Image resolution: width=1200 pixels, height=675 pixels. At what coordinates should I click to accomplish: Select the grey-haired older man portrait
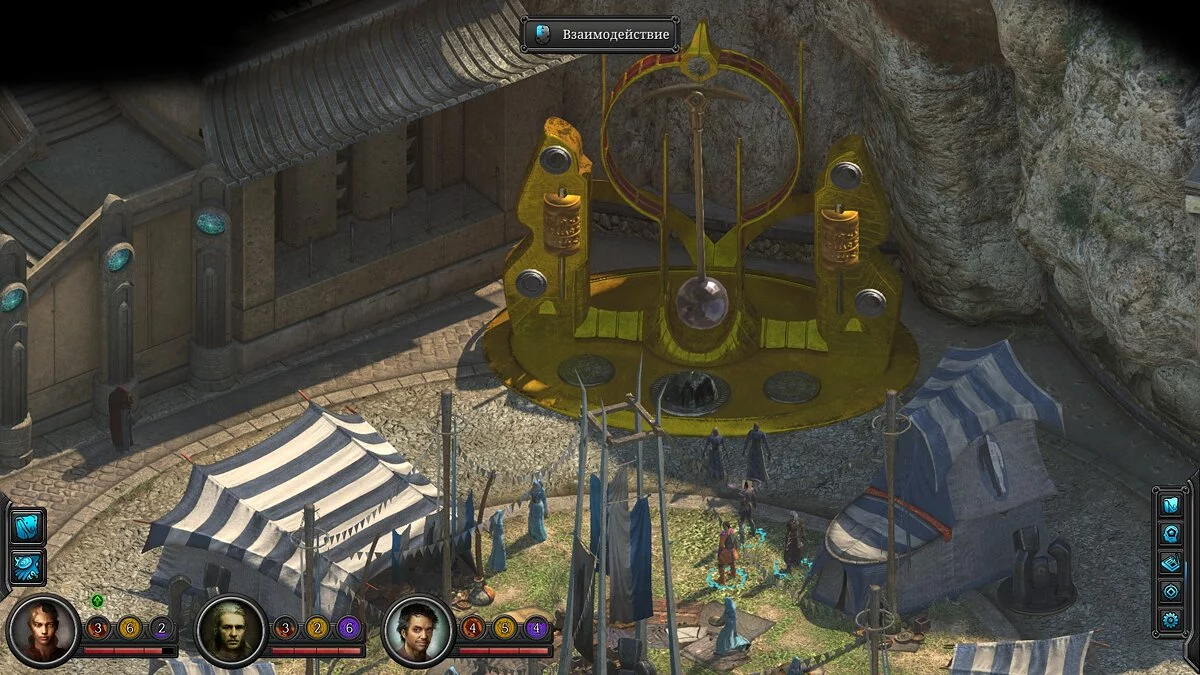[x=230, y=630]
